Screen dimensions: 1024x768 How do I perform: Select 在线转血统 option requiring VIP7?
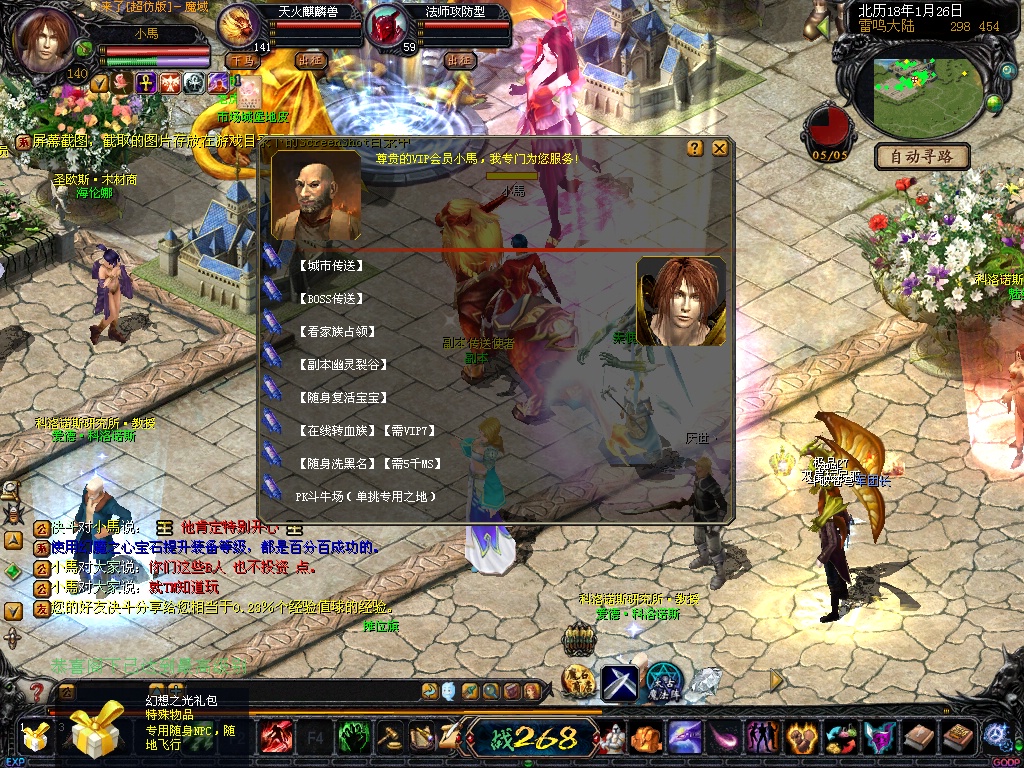pos(368,431)
